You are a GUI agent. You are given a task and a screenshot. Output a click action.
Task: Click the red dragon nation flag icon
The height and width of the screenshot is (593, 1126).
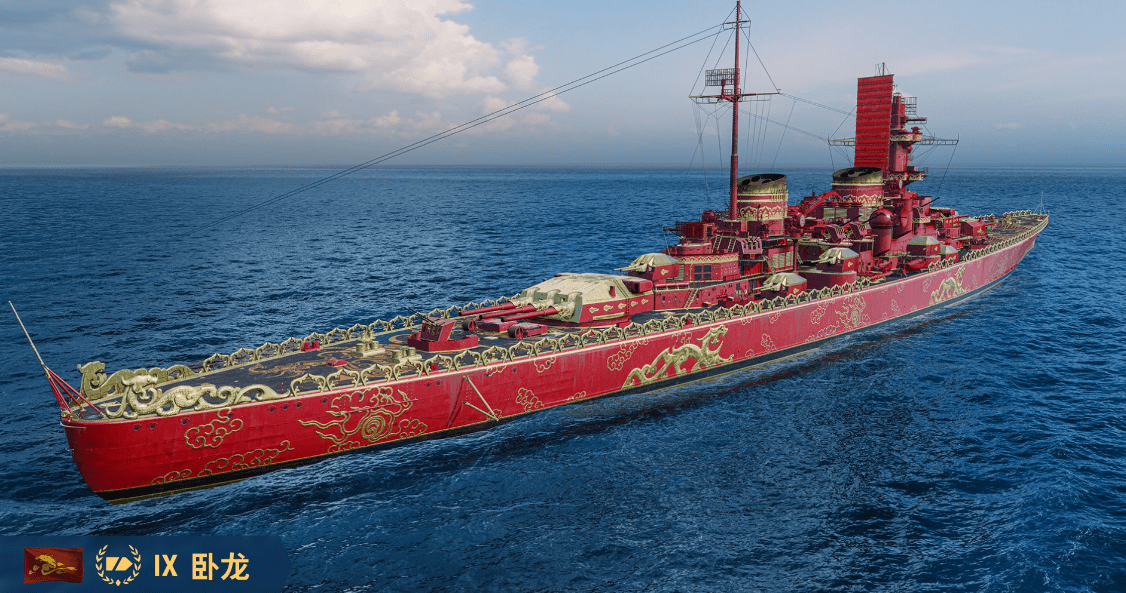pyautogui.click(x=53, y=565)
